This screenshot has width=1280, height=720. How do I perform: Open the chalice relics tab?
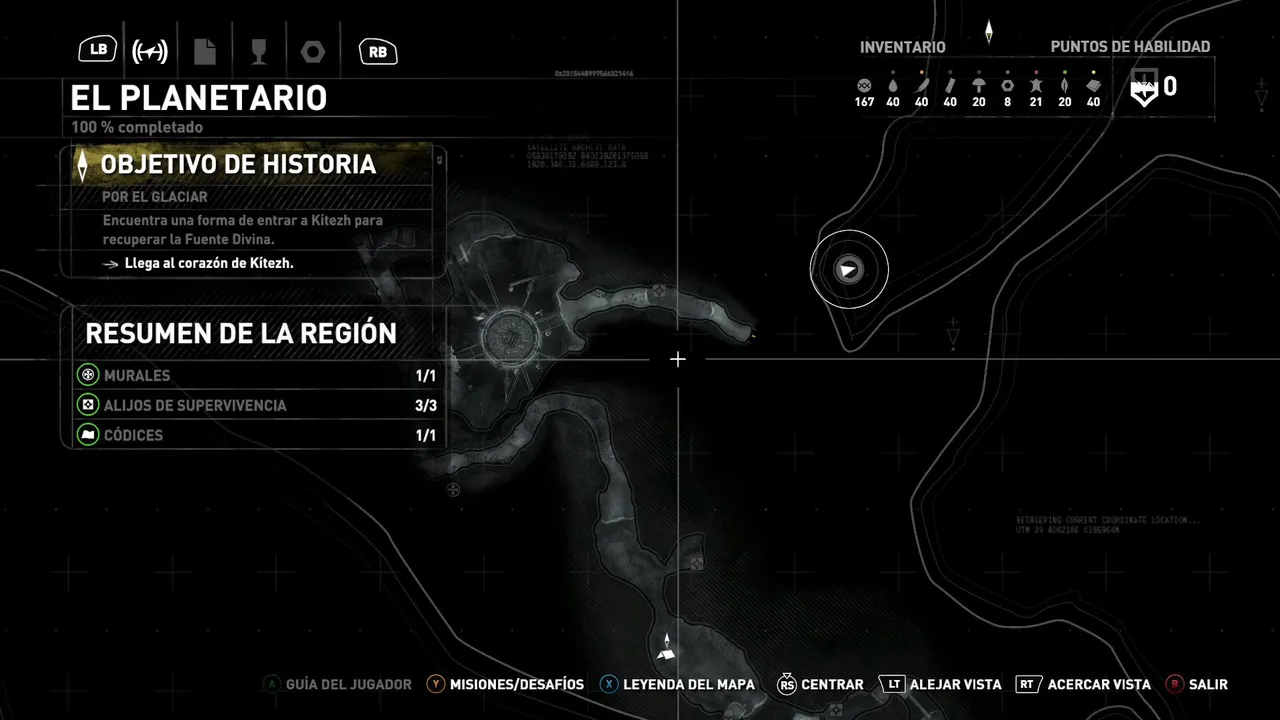tap(257, 51)
